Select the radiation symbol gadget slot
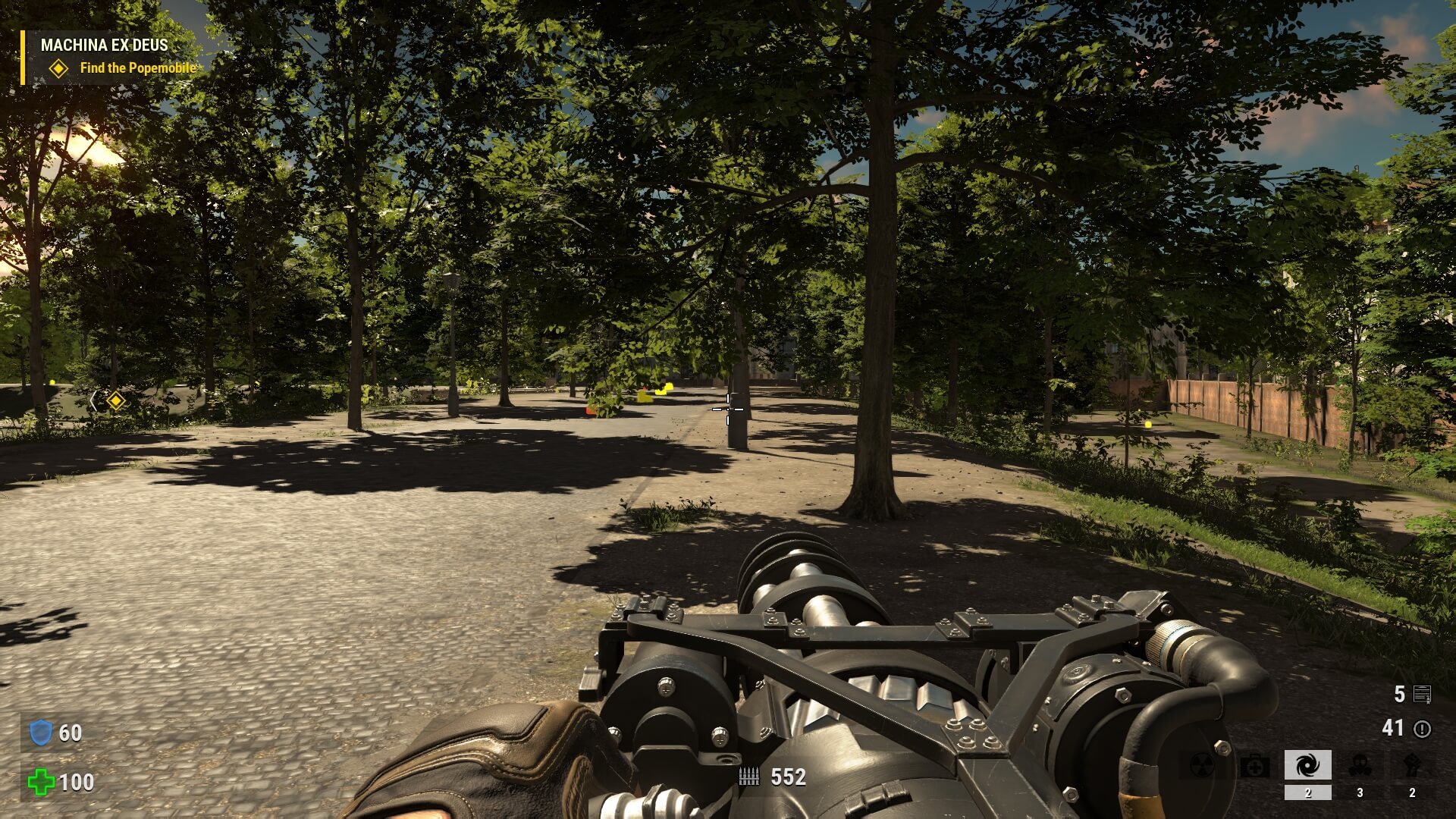1456x819 pixels. [x=1203, y=766]
